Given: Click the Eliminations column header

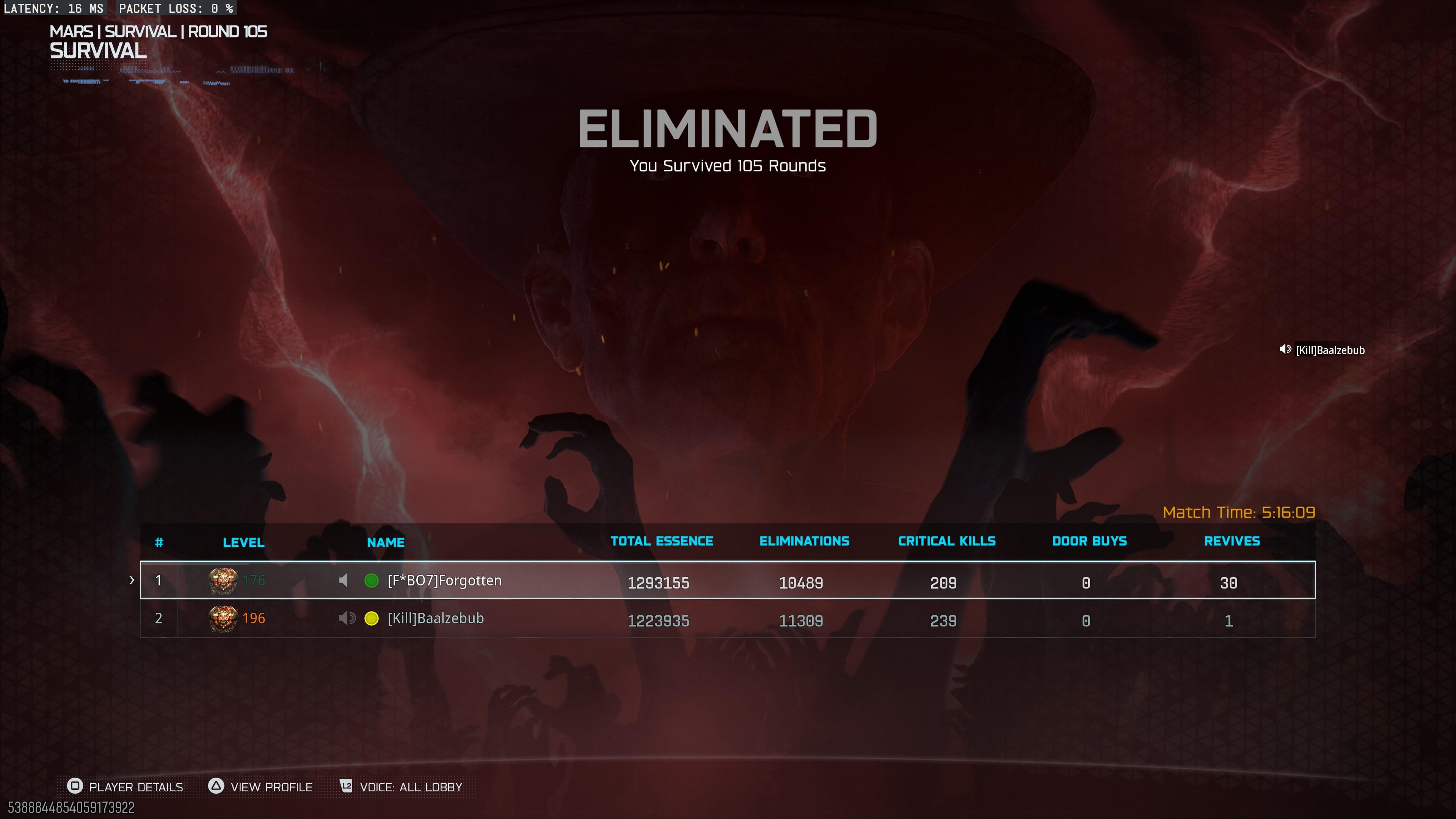Looking at the screenshot, I should (804, 541).
